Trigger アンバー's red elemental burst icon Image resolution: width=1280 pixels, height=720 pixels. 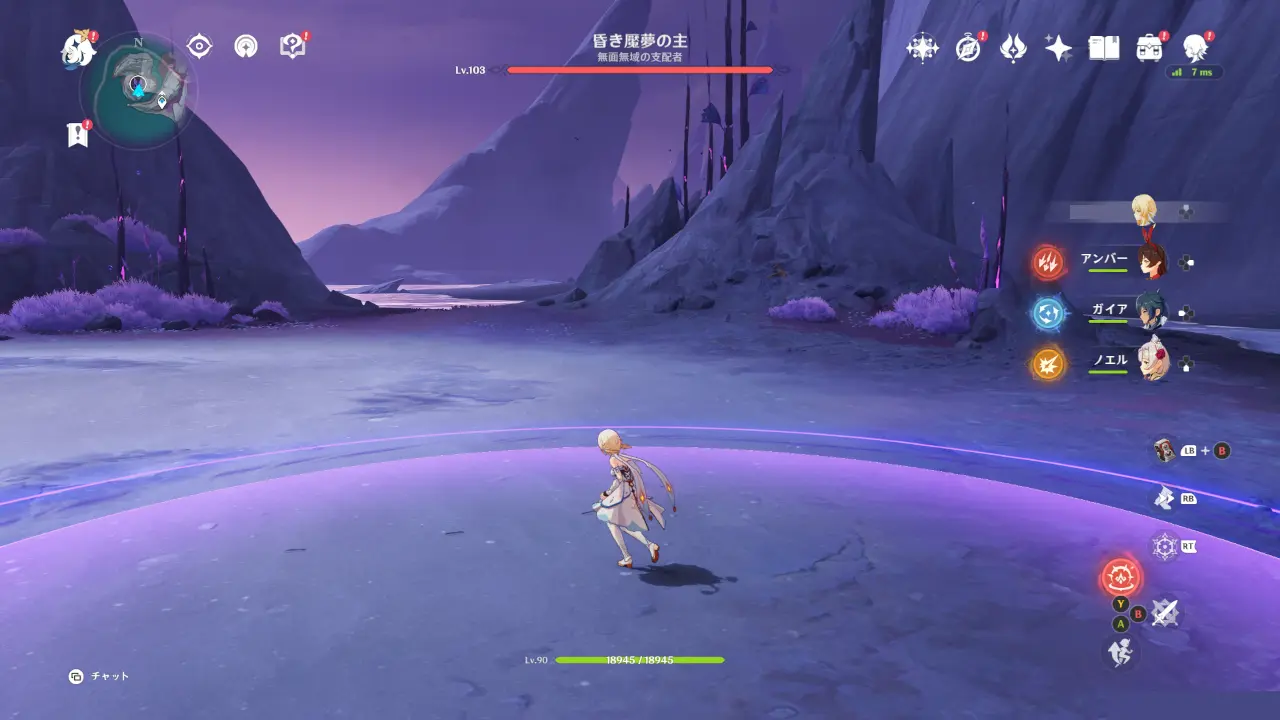1049,263
